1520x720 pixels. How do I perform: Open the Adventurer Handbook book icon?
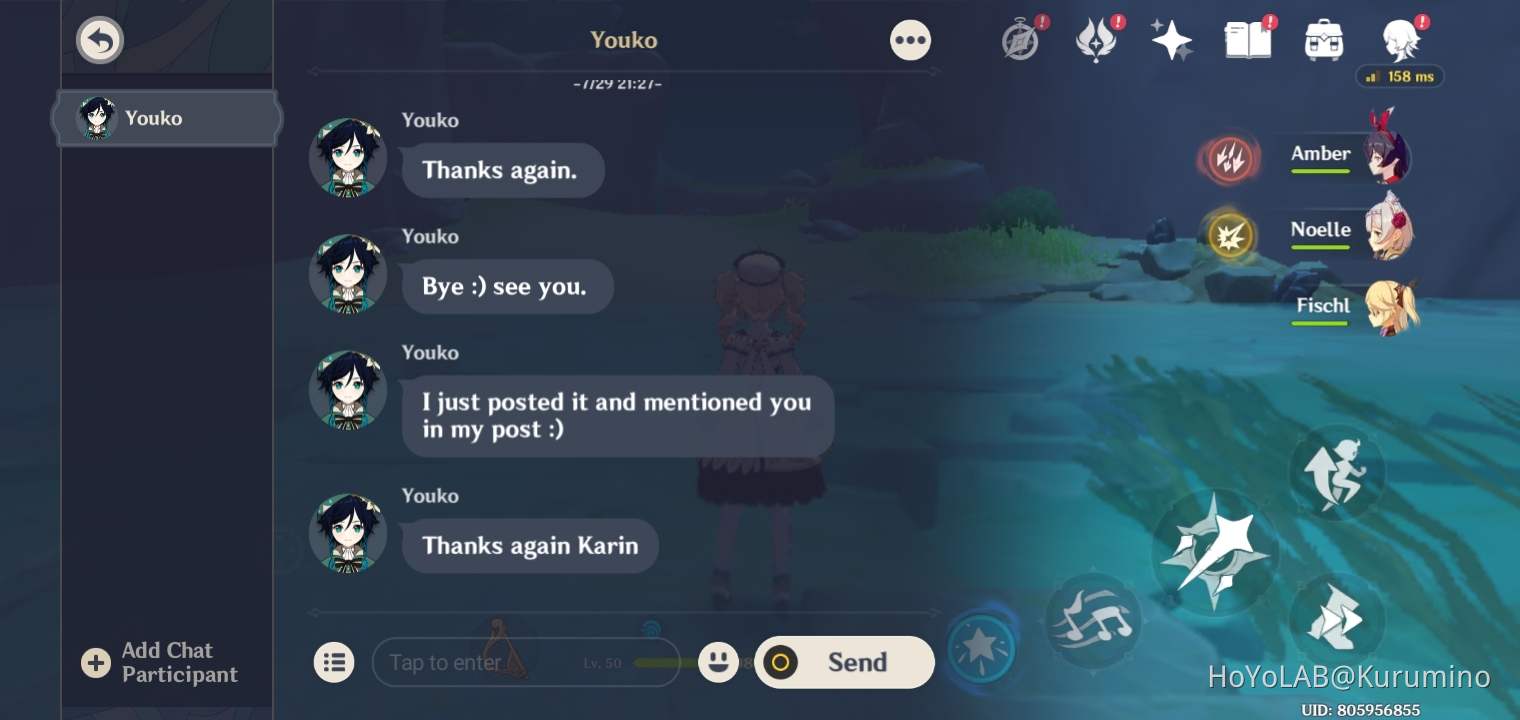click(1247, 39)
